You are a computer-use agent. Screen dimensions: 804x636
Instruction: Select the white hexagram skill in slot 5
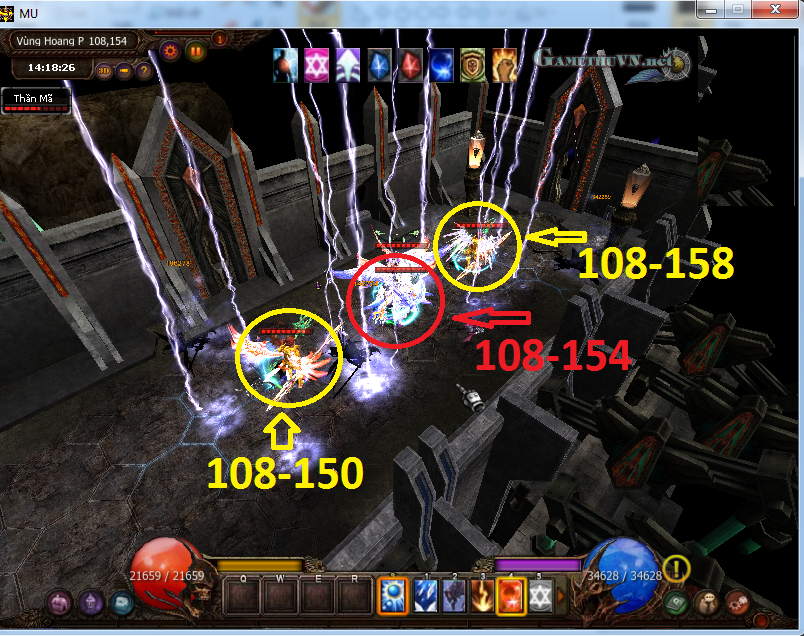point(539,596)
